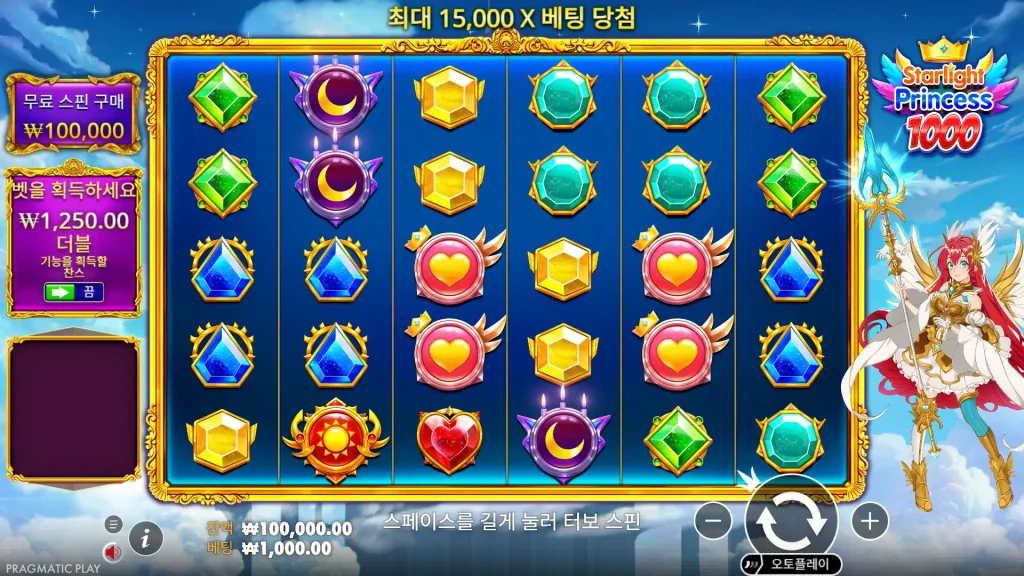This screenshot has width=1024, height=576.
Task: Open the small hamburger settings menu
Action: click(113, 524)
